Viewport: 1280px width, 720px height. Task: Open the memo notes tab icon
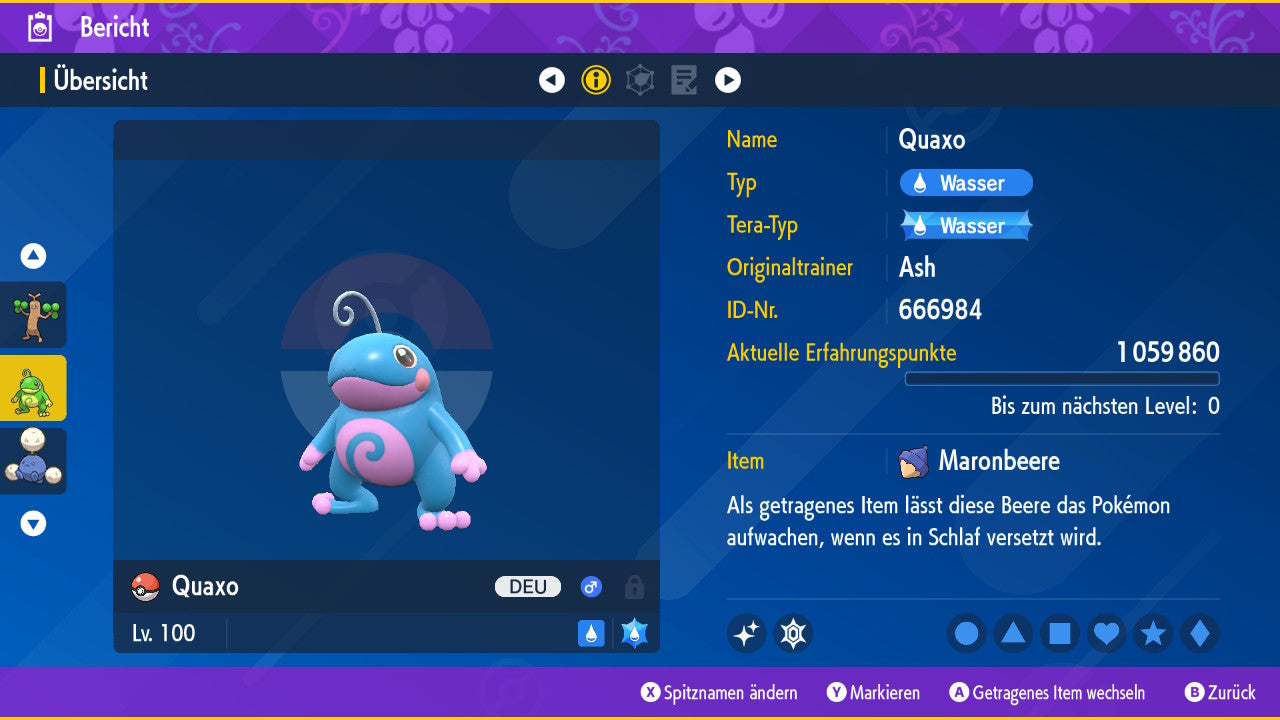coord(684,80)
